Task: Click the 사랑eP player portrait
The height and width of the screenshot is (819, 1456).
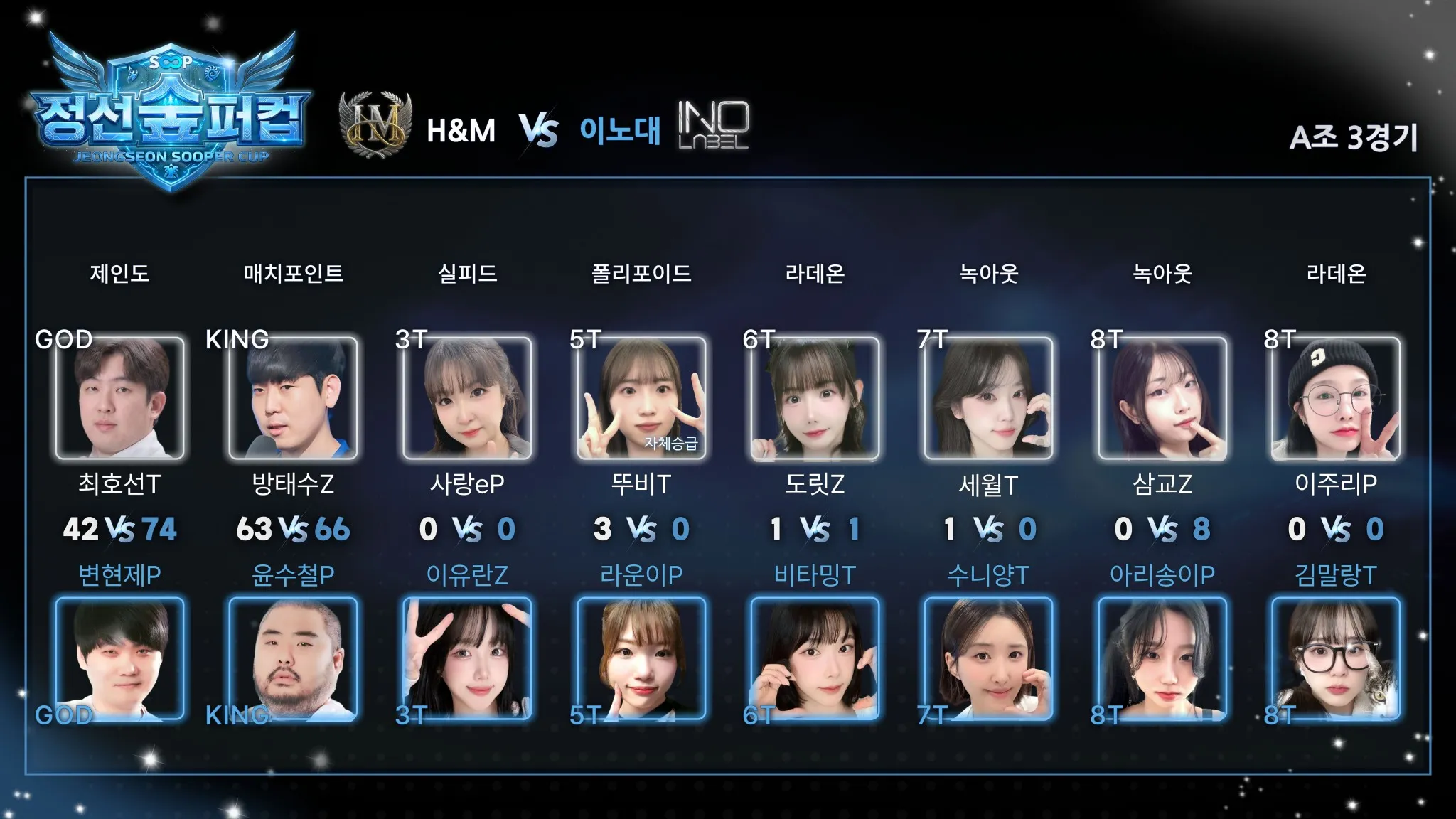Action: 467,398
